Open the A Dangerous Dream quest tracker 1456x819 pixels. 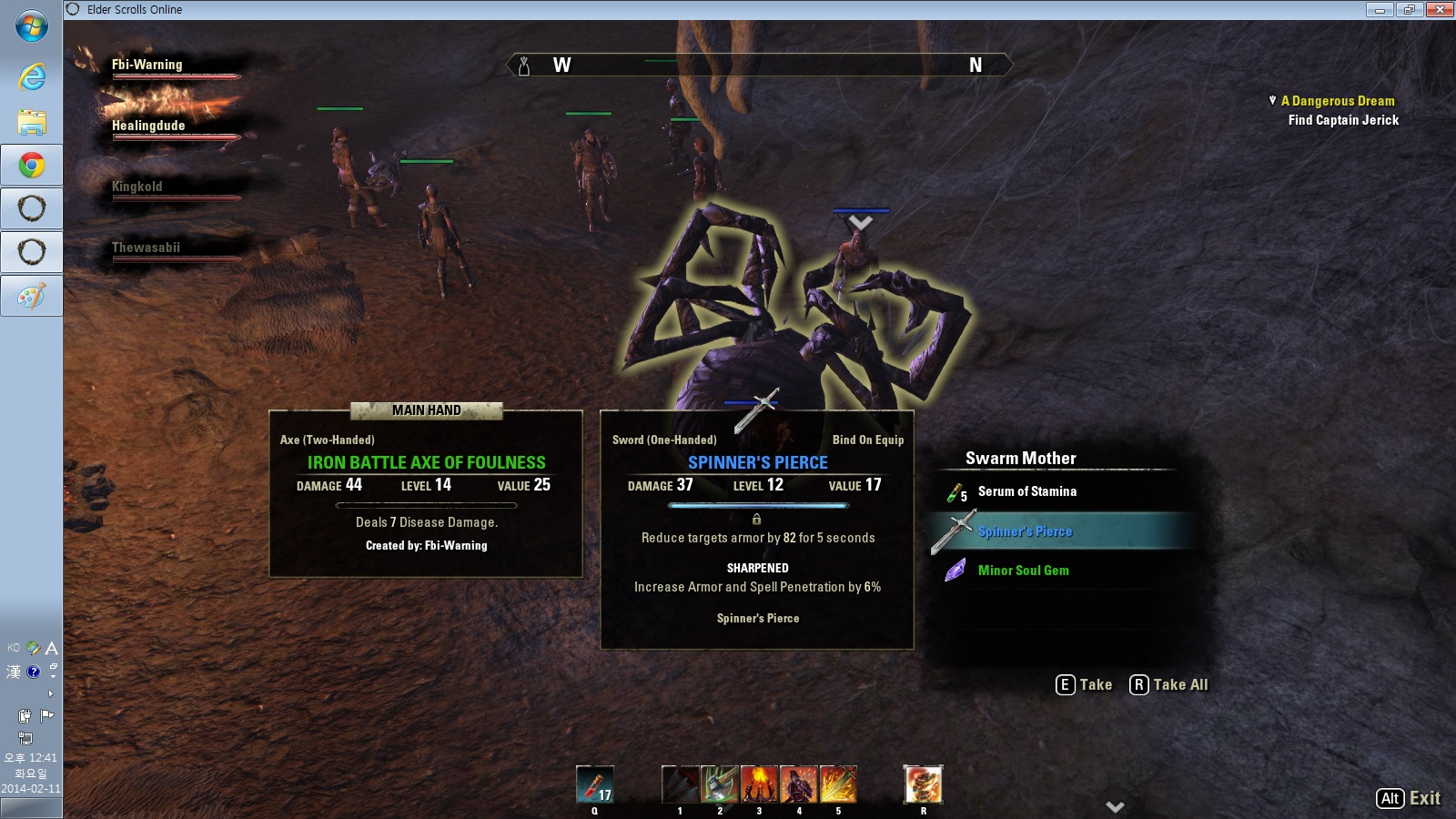[1337, 101]
